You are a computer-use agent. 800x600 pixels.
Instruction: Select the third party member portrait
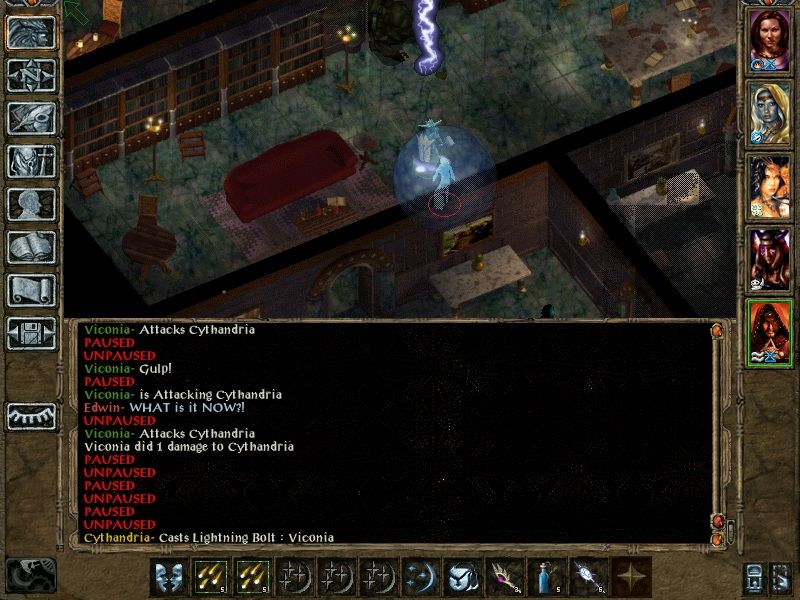coord(769,187)
